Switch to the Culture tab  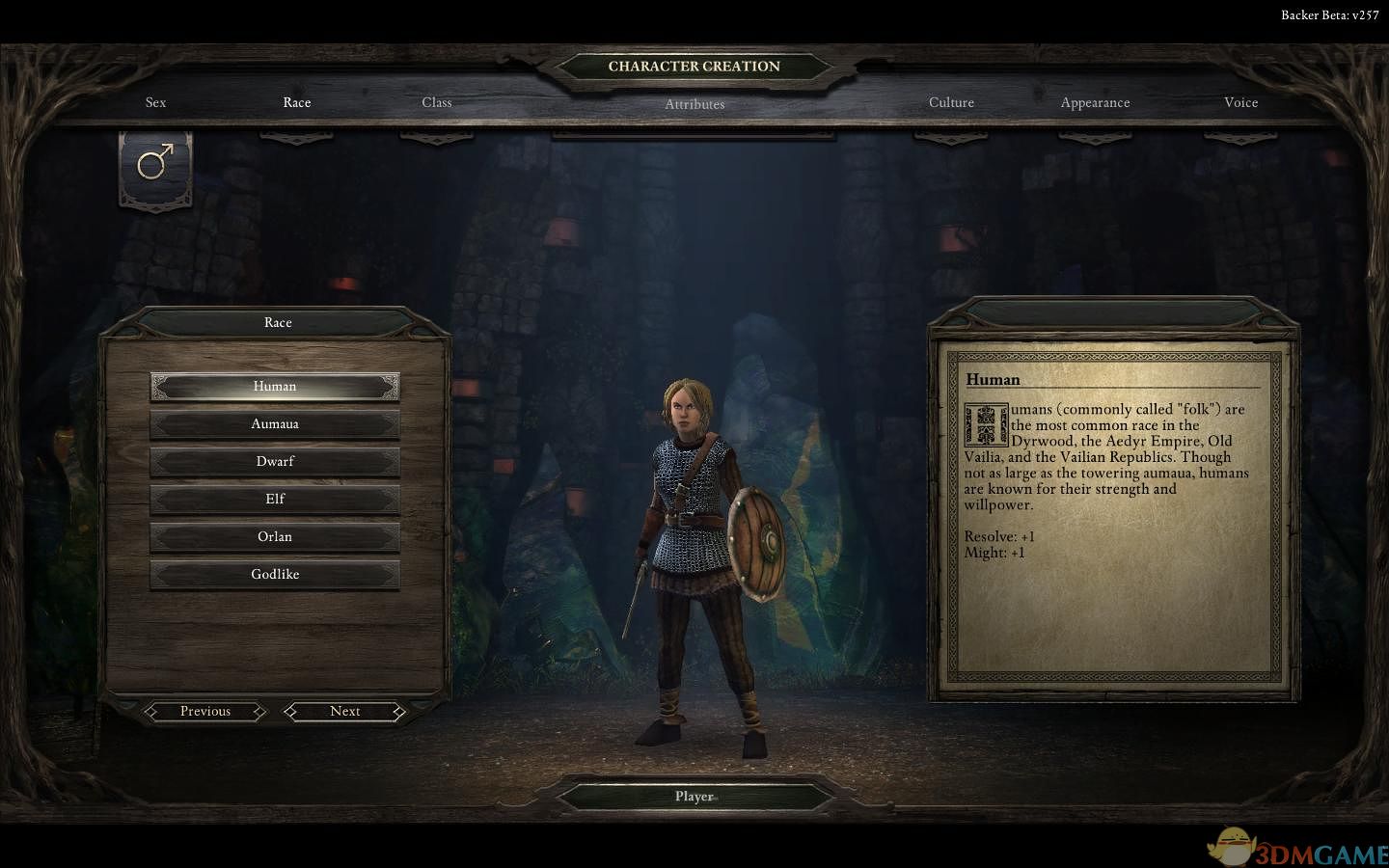click(951, 102)
